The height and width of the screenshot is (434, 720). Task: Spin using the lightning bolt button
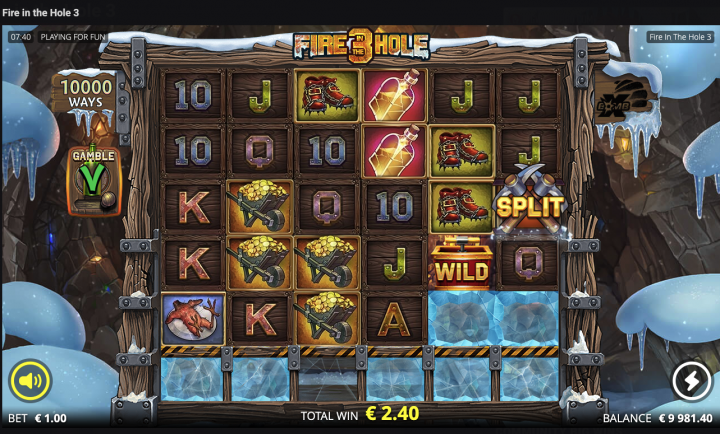(x=690, y=380)
